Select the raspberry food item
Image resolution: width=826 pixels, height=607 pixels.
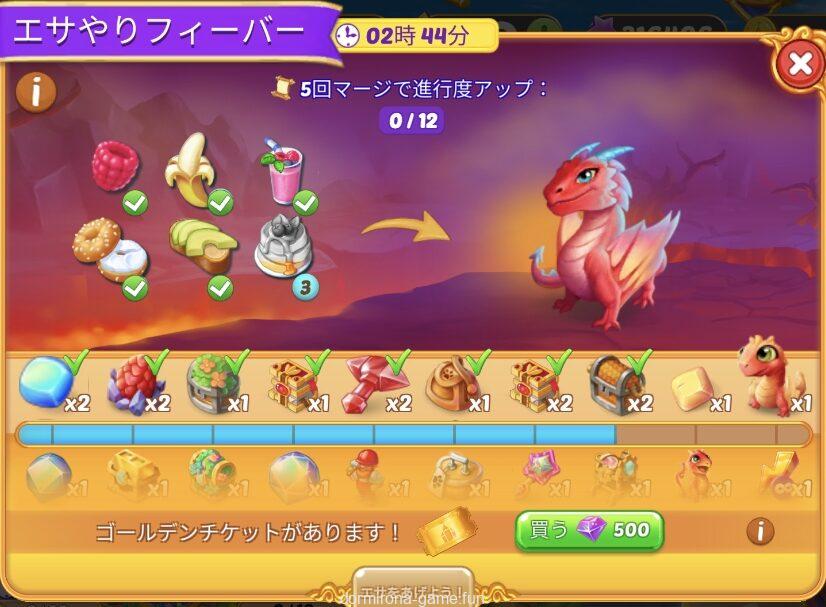point(115,166)
